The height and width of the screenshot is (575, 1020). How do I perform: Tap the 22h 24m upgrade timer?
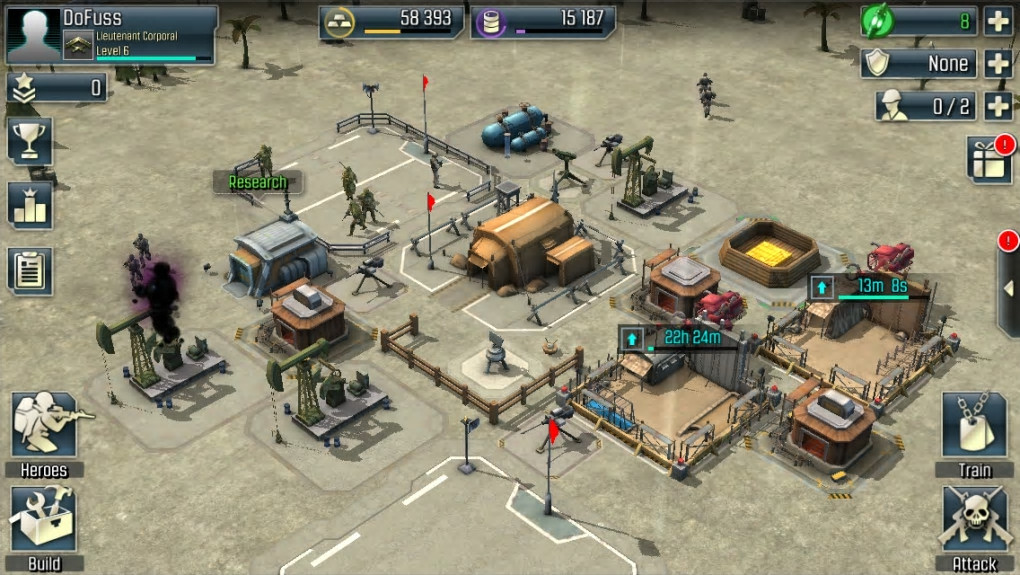[681, 338]
